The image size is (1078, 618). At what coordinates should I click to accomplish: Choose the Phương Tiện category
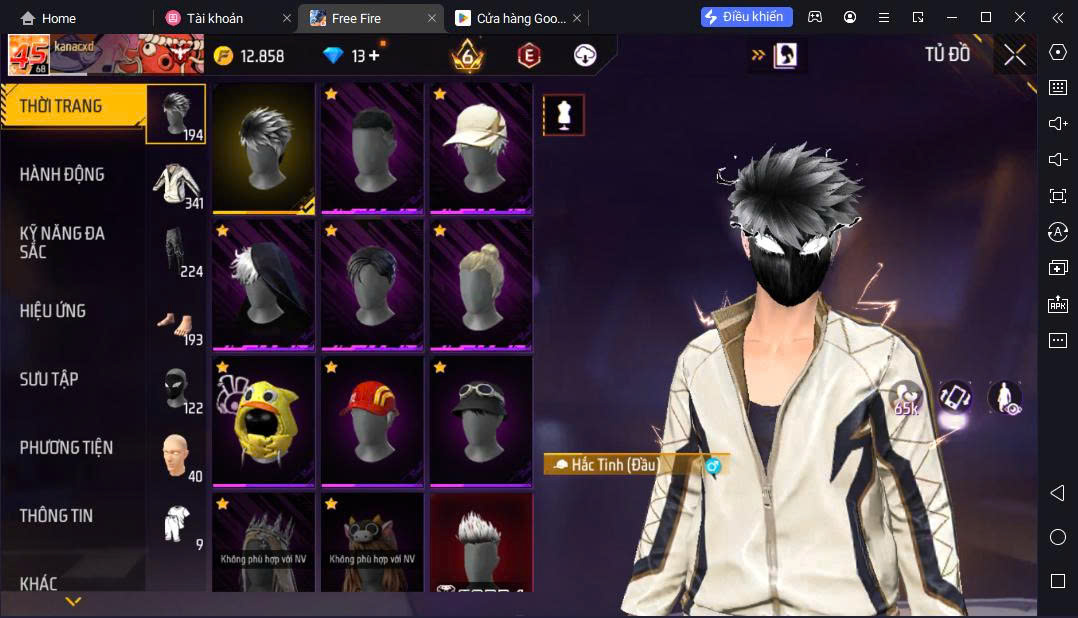pos(66,447)
